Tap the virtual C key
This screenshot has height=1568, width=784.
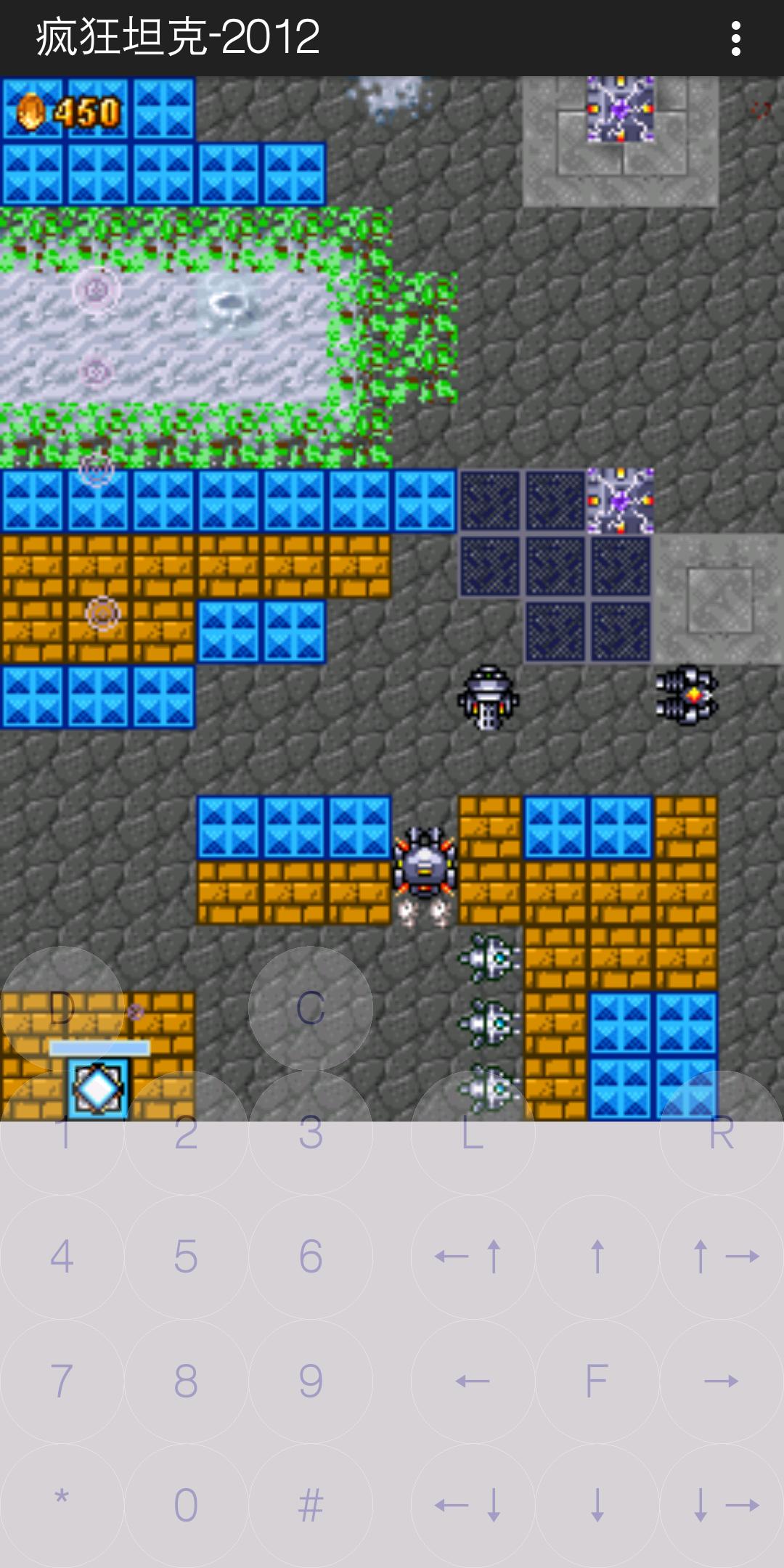pos(311,1008)
